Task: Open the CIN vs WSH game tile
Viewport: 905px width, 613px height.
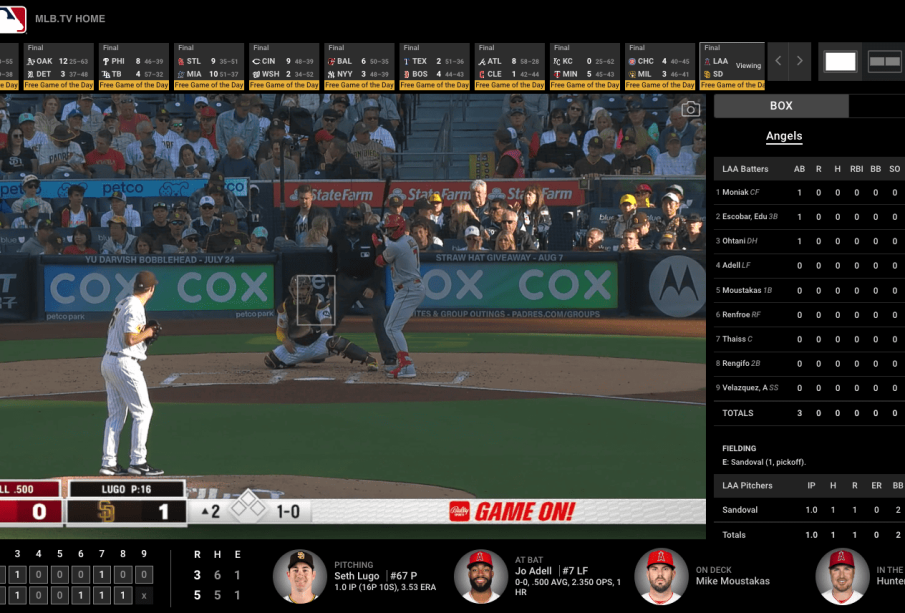Action: 284,67
